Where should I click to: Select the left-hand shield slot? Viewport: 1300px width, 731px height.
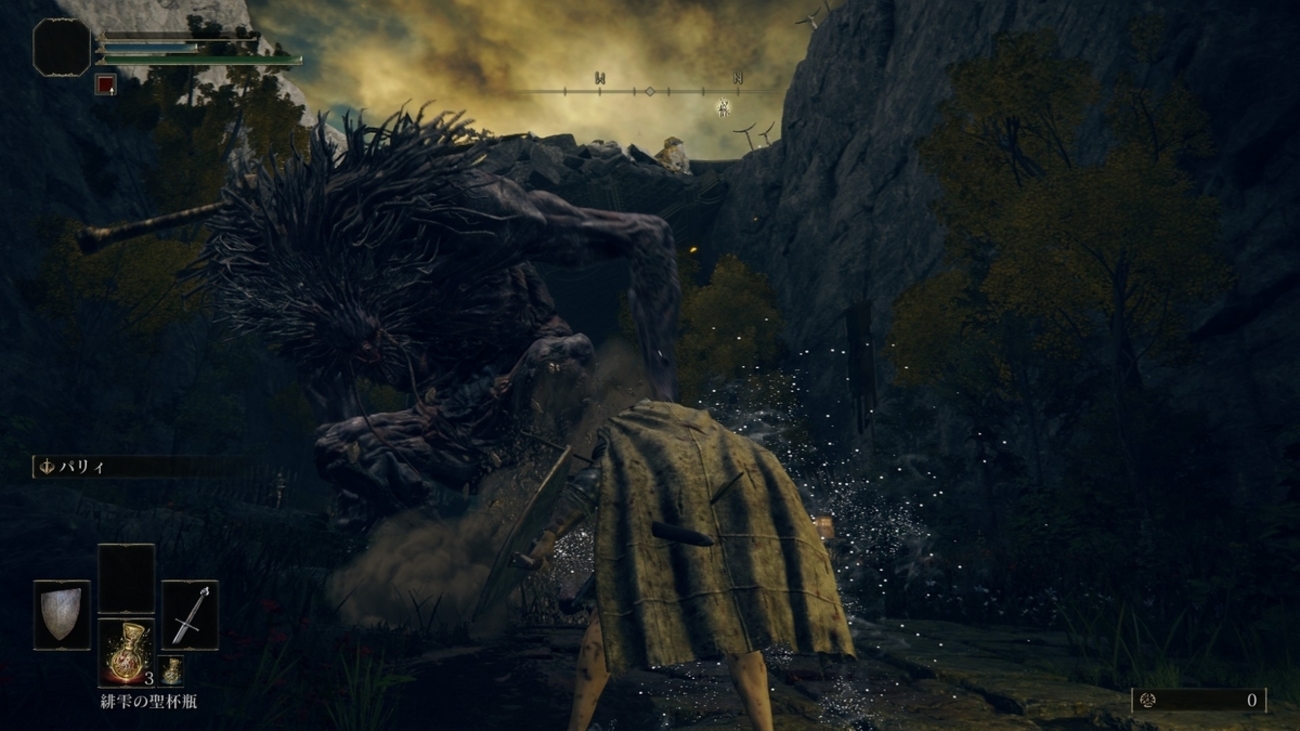click(x=61, y=615)
